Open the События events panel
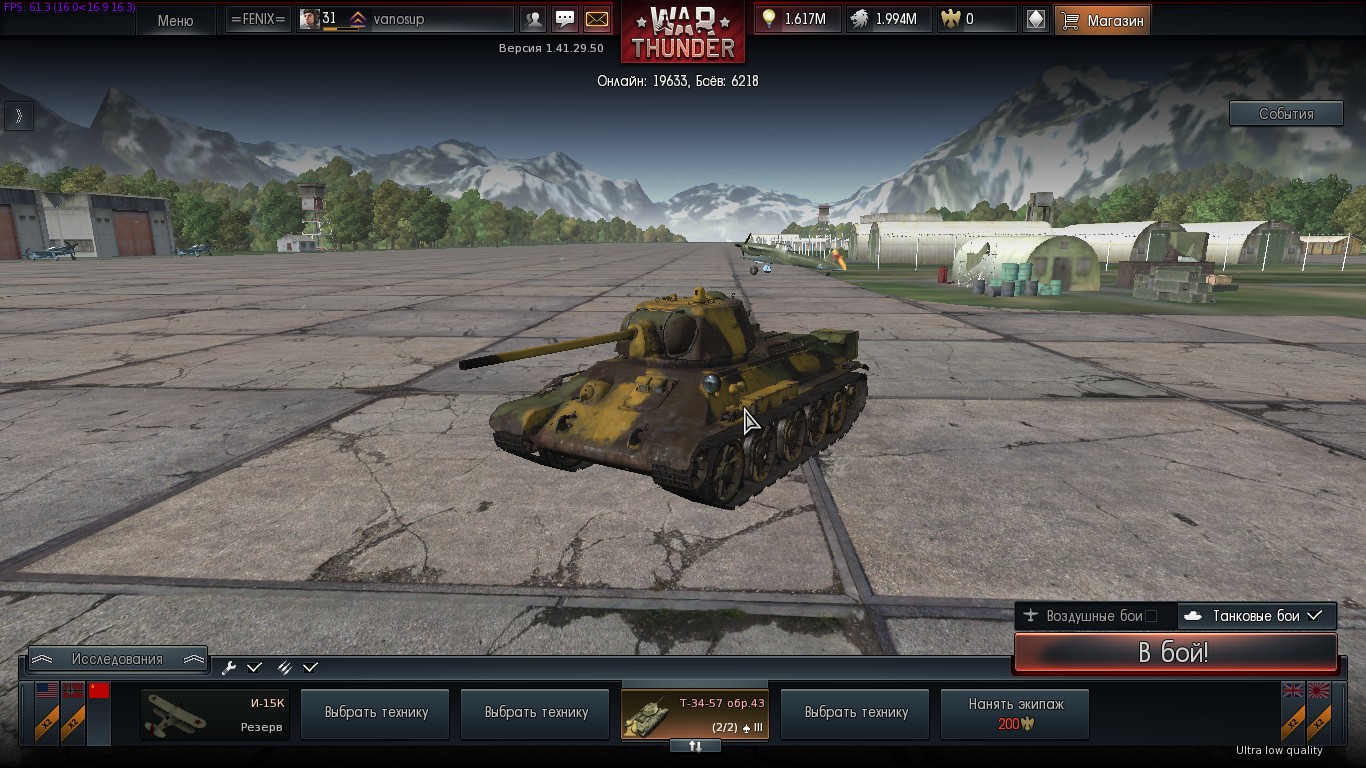This screenshot has width=1366, height=768. [1285, 114]
